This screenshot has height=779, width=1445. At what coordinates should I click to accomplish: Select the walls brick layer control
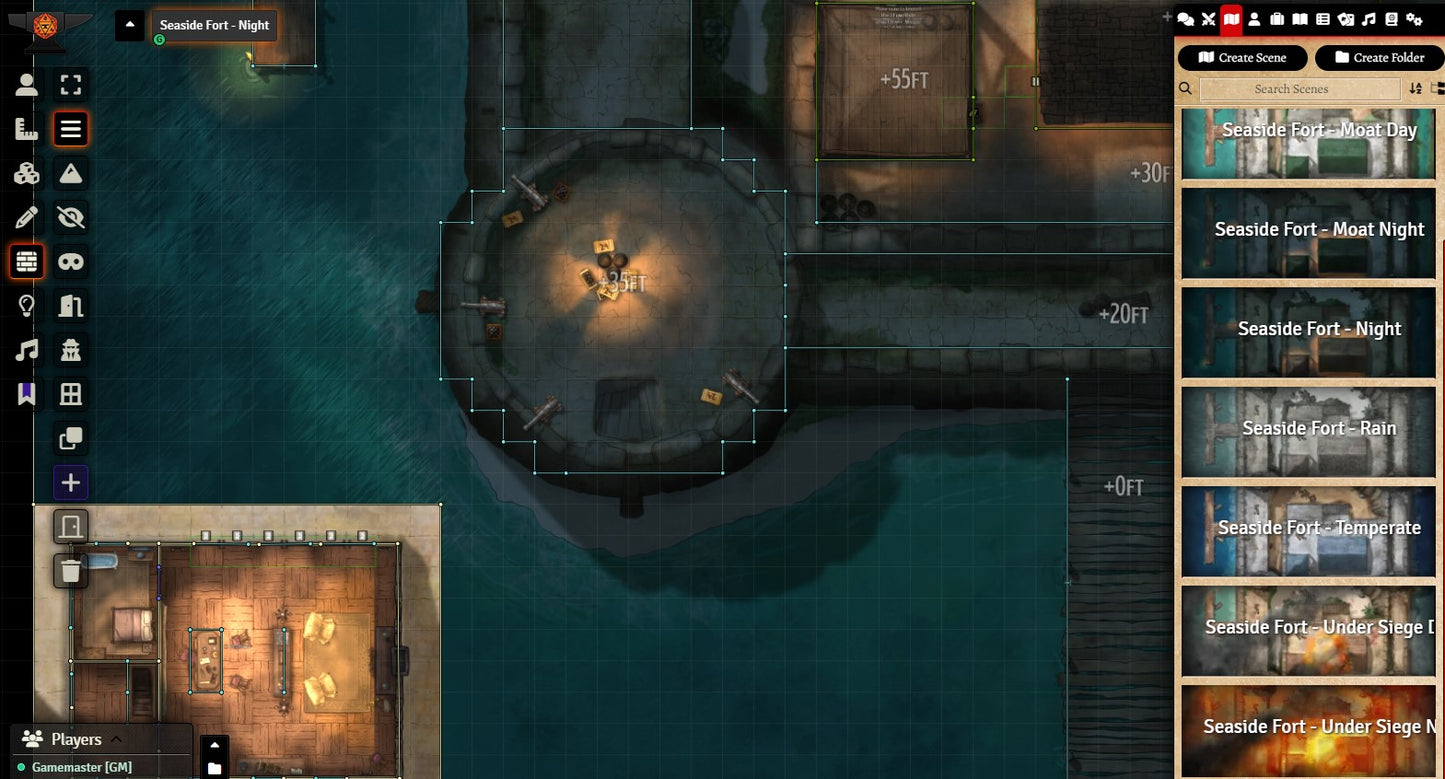pos(27,262)
